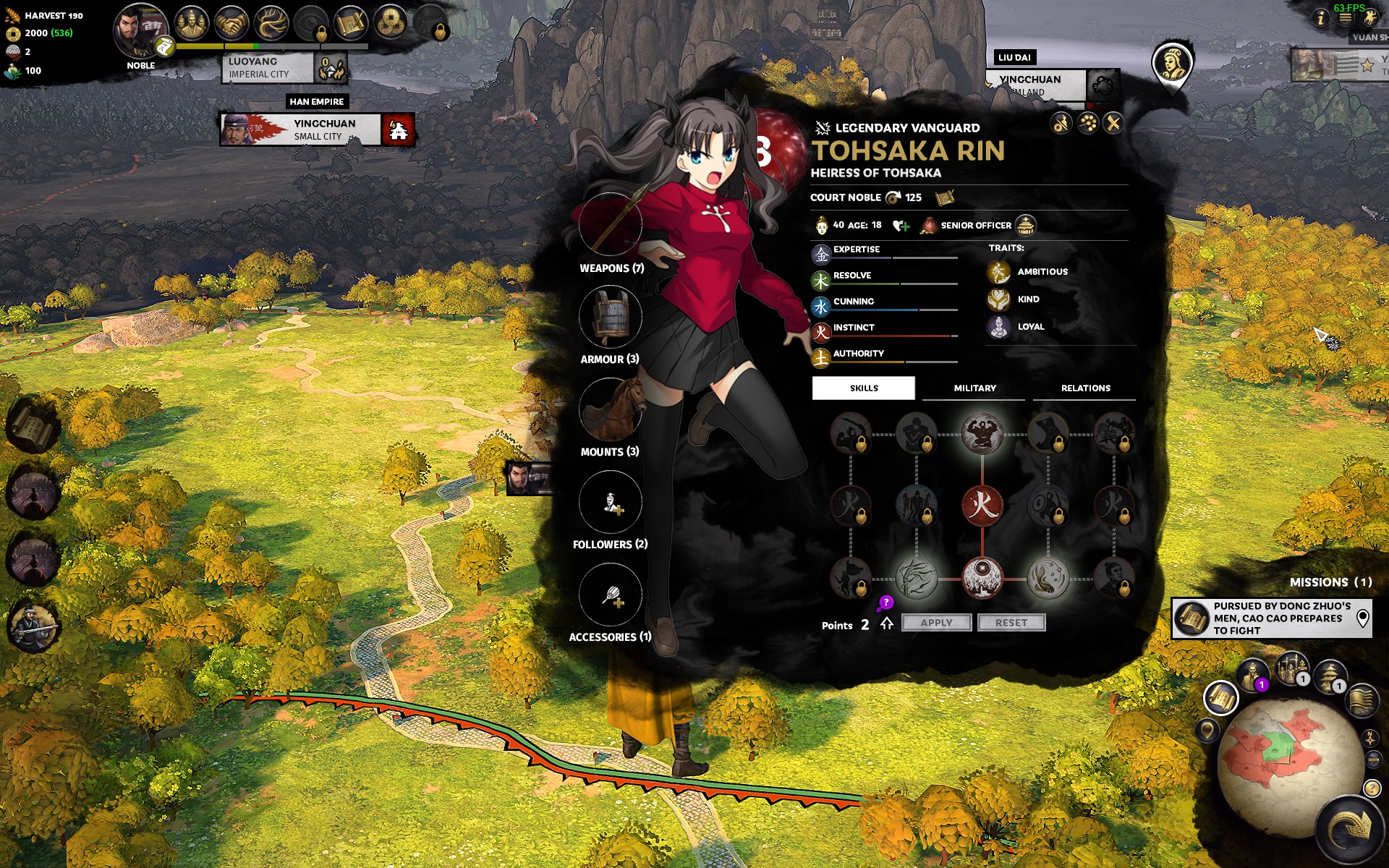Reset the allocated skill points
Viewport: 1389px width, 868px height.
[x=1011, y=623]
